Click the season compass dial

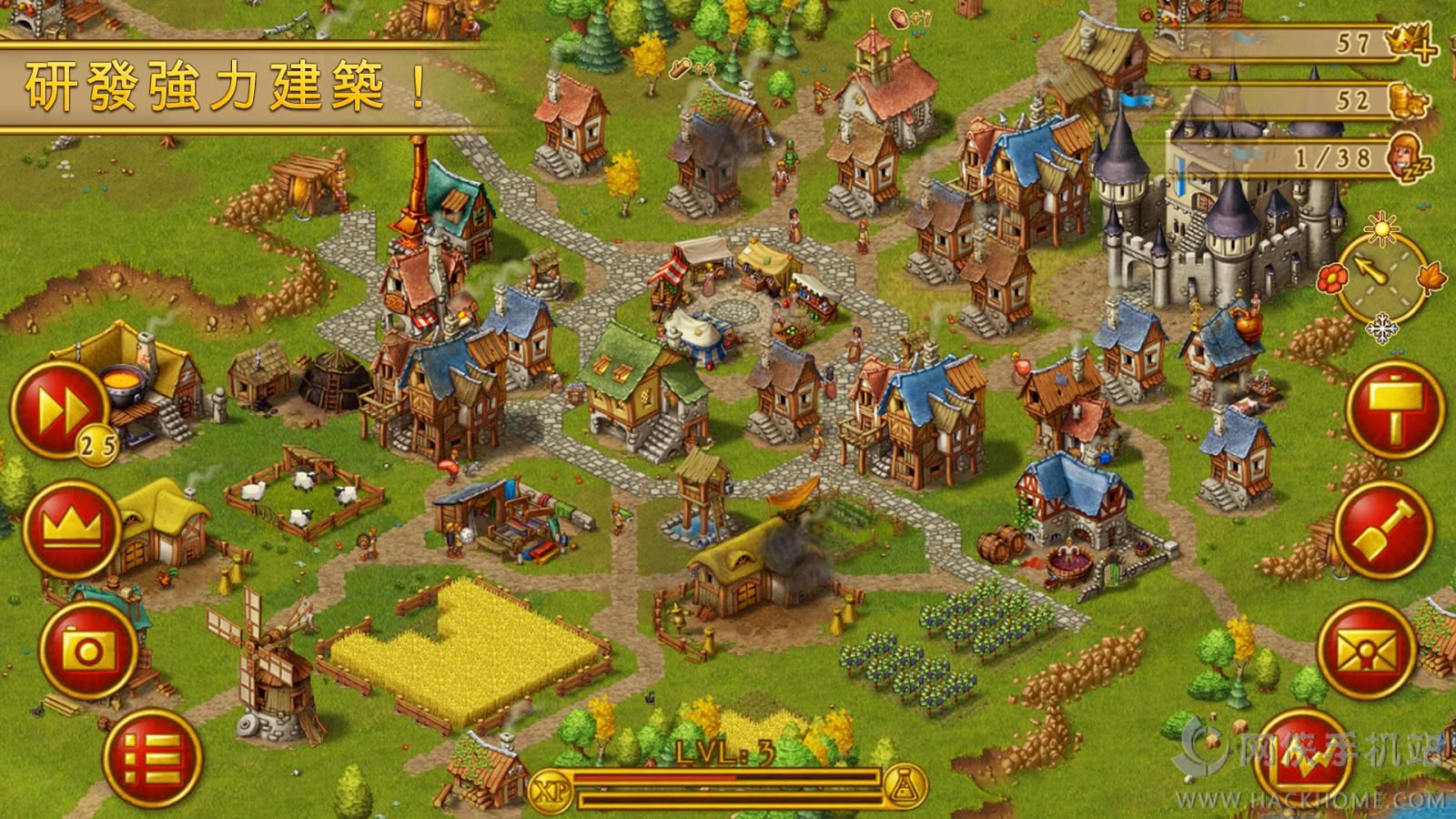click(x=1383, y=278)
